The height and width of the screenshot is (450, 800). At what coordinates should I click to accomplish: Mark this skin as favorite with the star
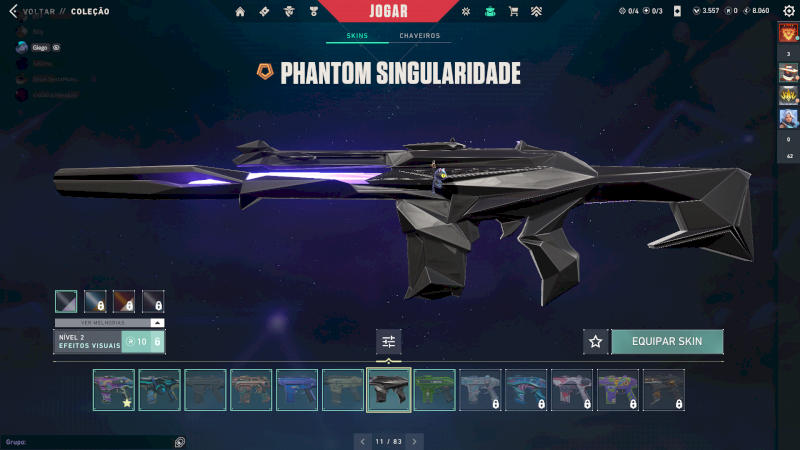[596, 341]
